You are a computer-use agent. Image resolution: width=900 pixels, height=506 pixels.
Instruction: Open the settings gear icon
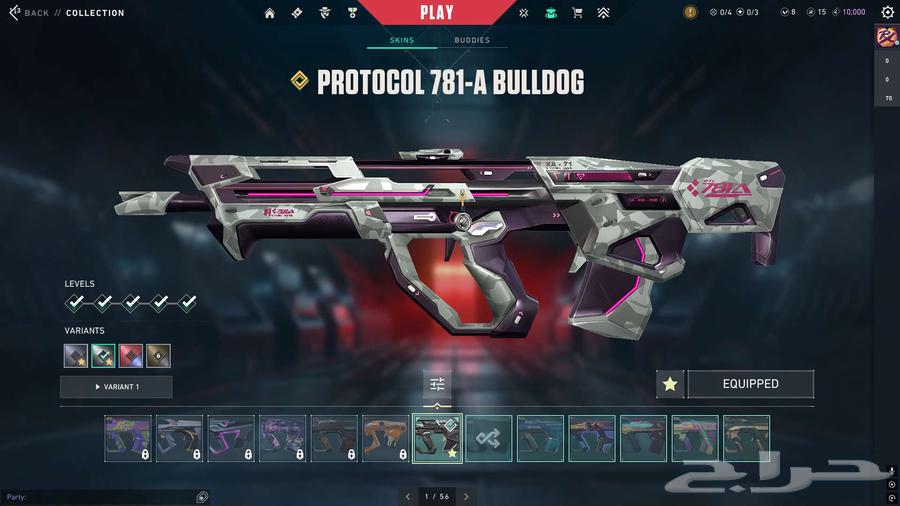click(887, 13)
